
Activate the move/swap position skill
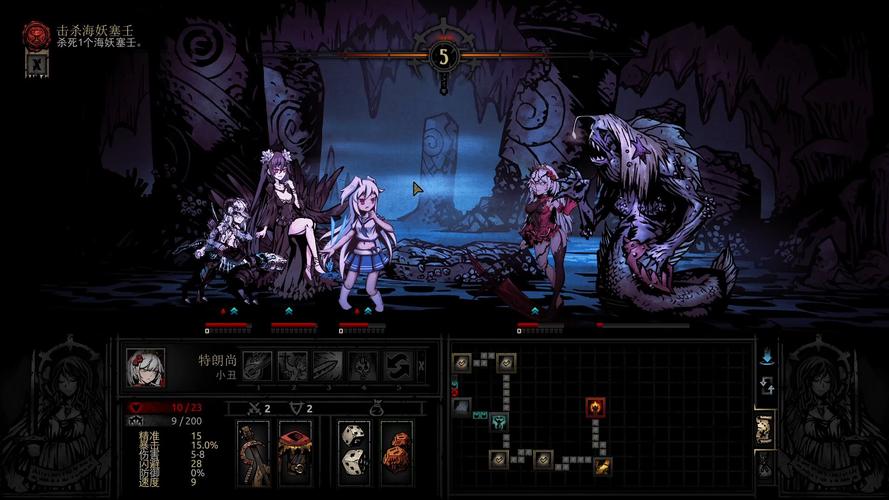[397, 366]
